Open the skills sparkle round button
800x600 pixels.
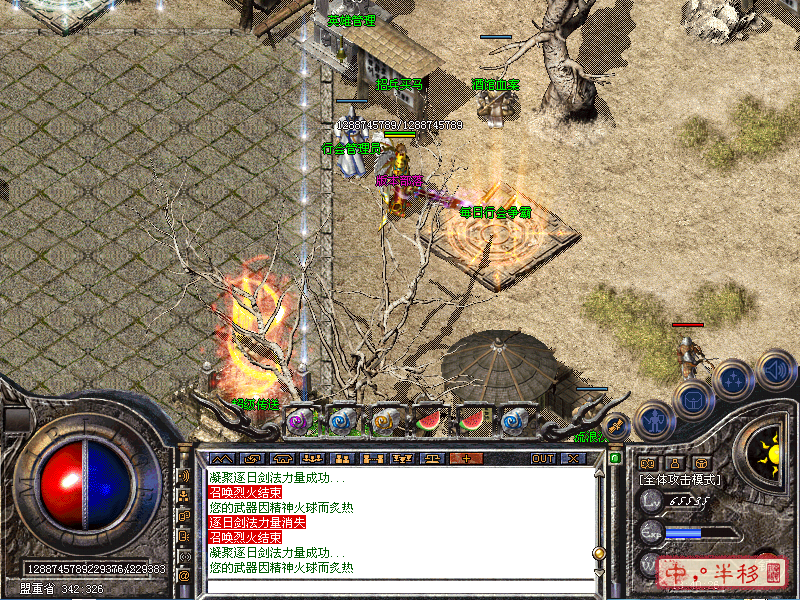732,380
